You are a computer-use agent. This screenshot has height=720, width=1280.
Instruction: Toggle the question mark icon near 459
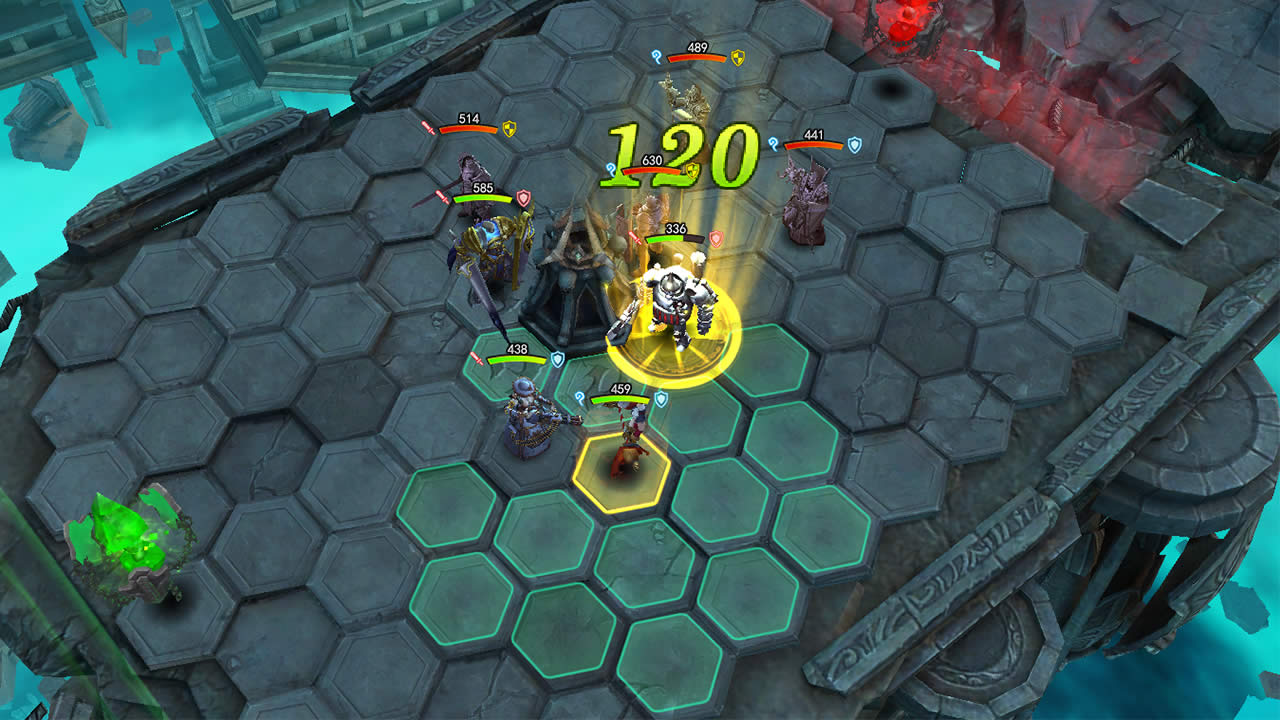[x=581, y=397]
